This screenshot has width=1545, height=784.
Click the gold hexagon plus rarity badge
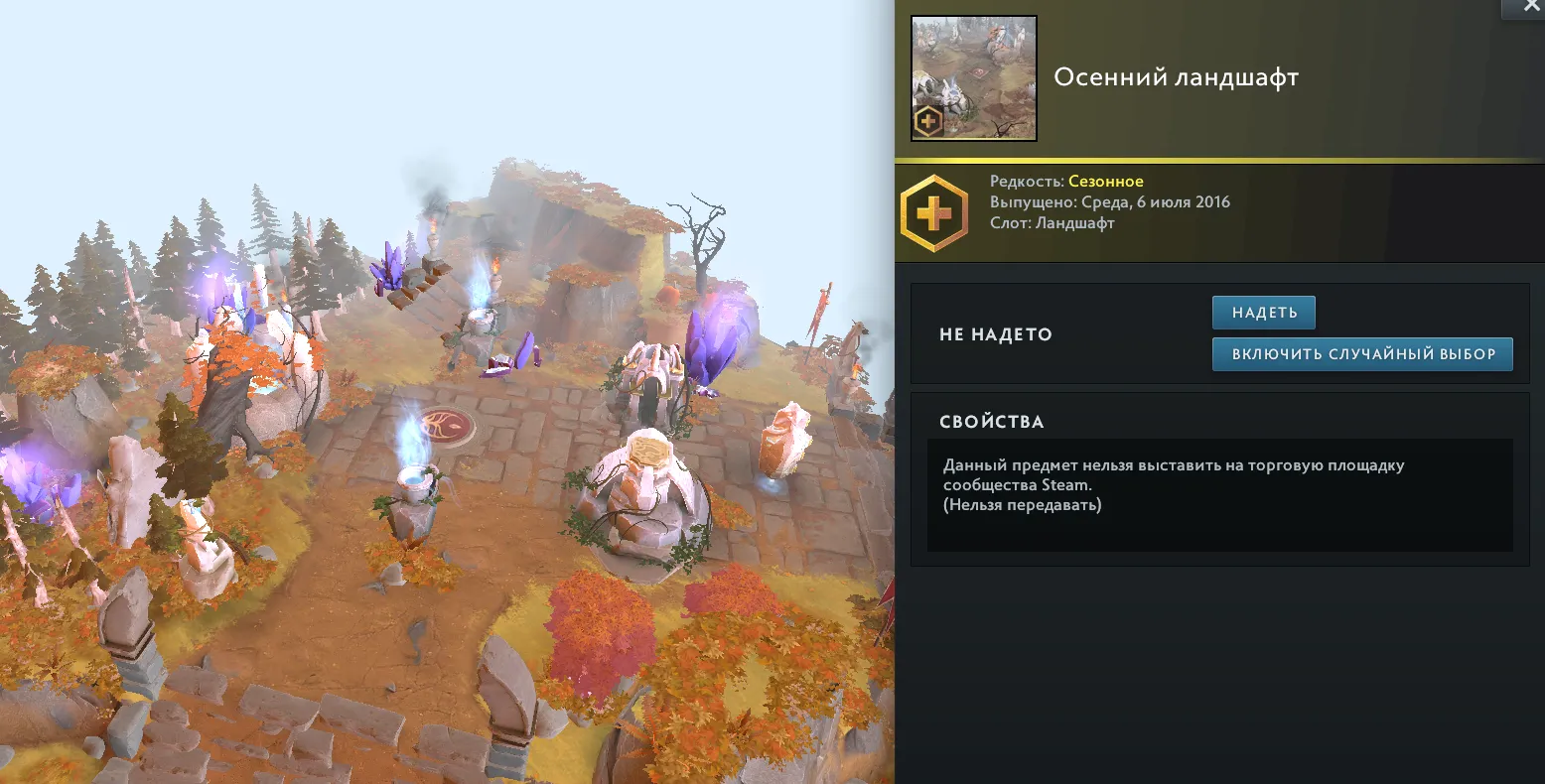coord(933,213)
